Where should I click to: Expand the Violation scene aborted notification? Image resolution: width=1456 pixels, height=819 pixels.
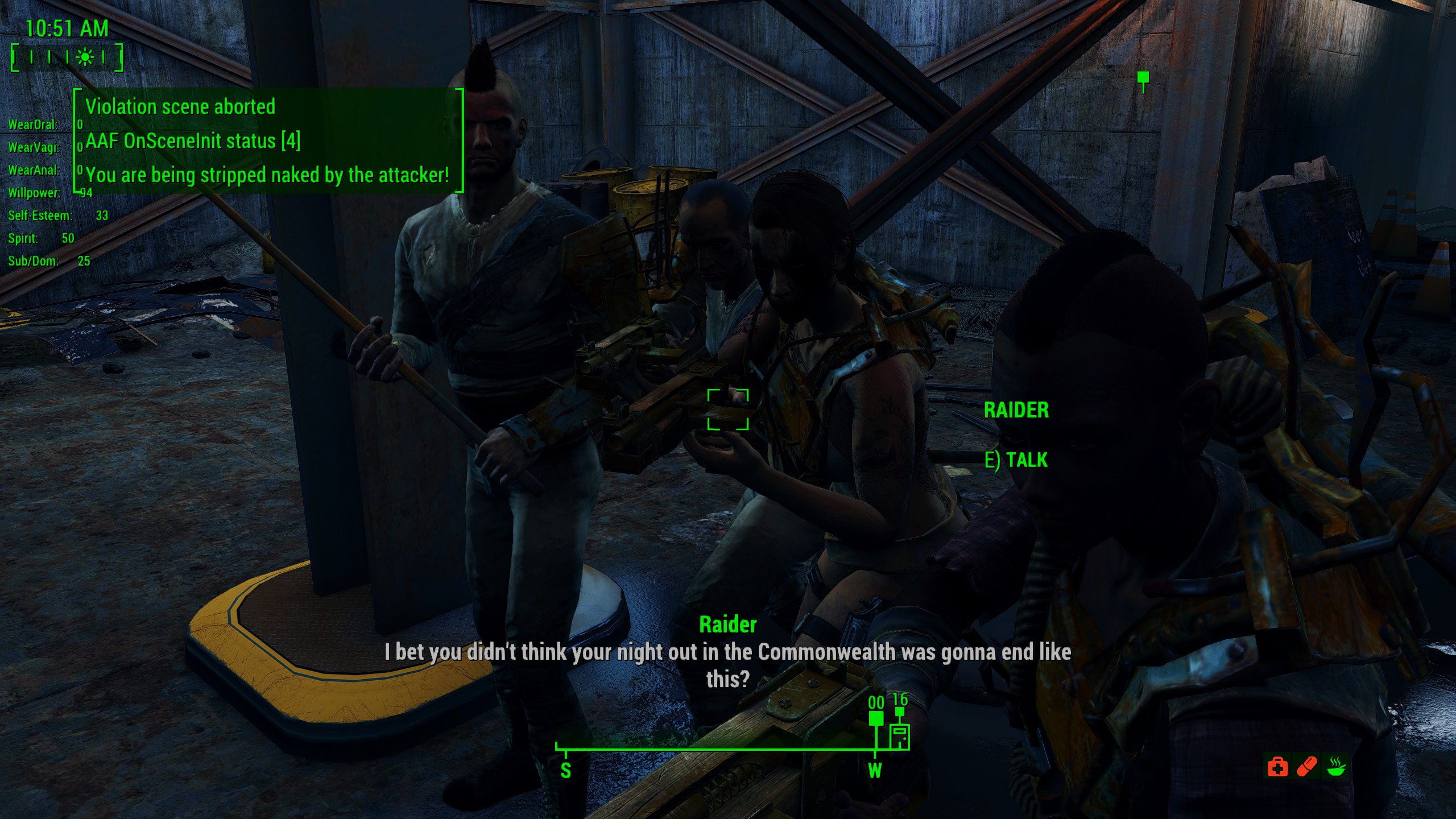180,107
